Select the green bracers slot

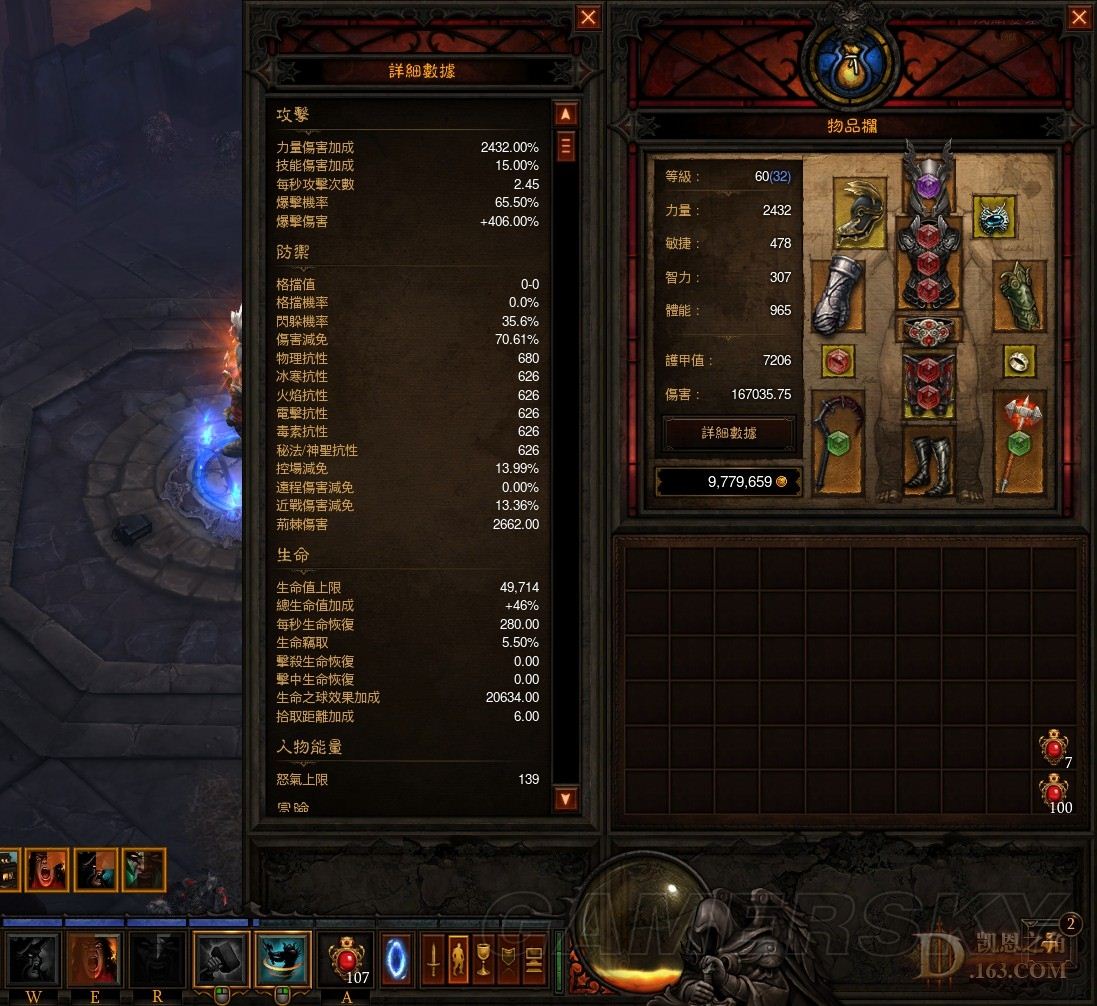(1019, 296)
